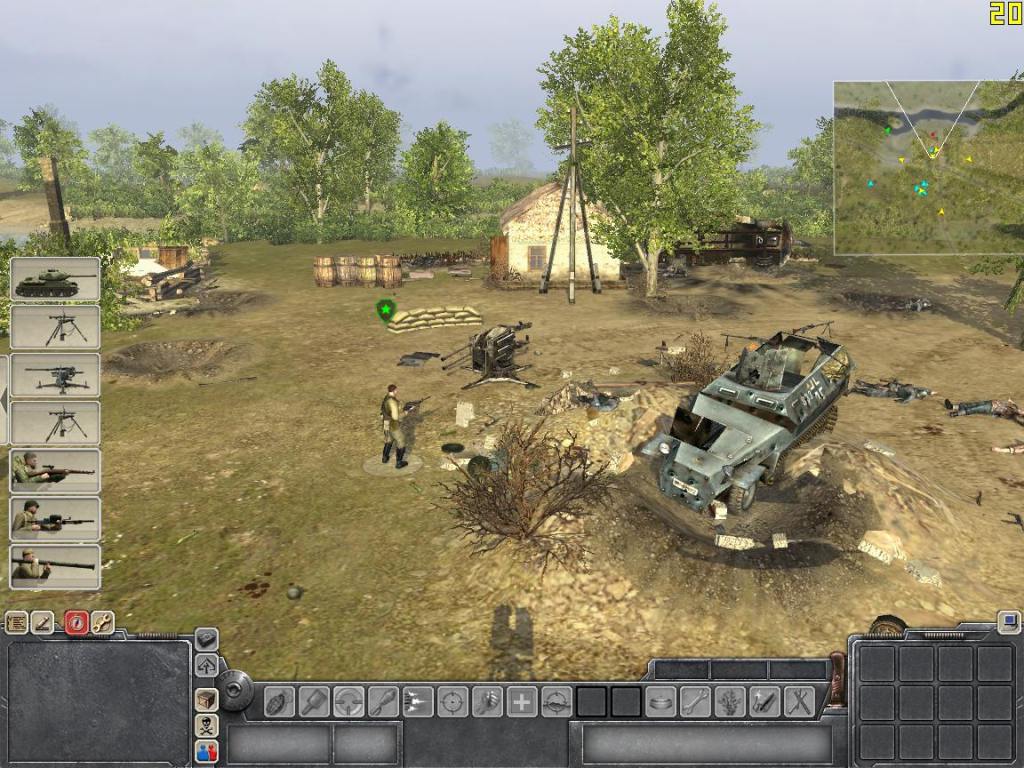Open the wrench settings icon

pyautogui.click(x=102, y=623)
